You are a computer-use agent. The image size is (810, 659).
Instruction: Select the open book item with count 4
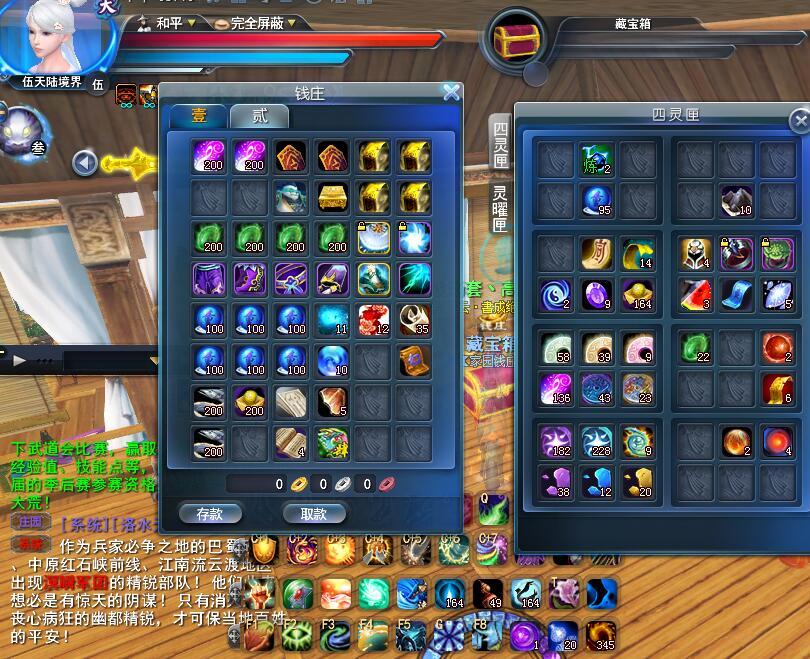[x=292, y=442]
